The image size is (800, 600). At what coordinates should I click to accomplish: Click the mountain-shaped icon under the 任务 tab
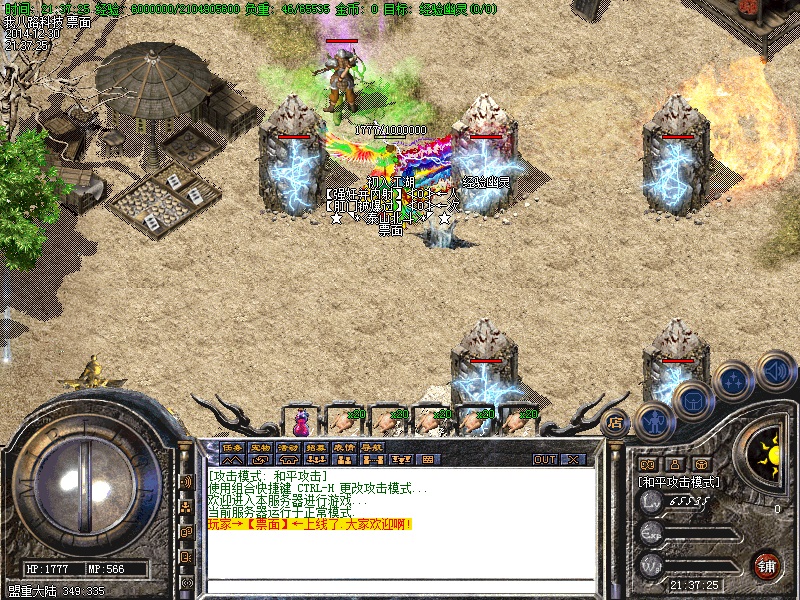click(x=233, y=460)
